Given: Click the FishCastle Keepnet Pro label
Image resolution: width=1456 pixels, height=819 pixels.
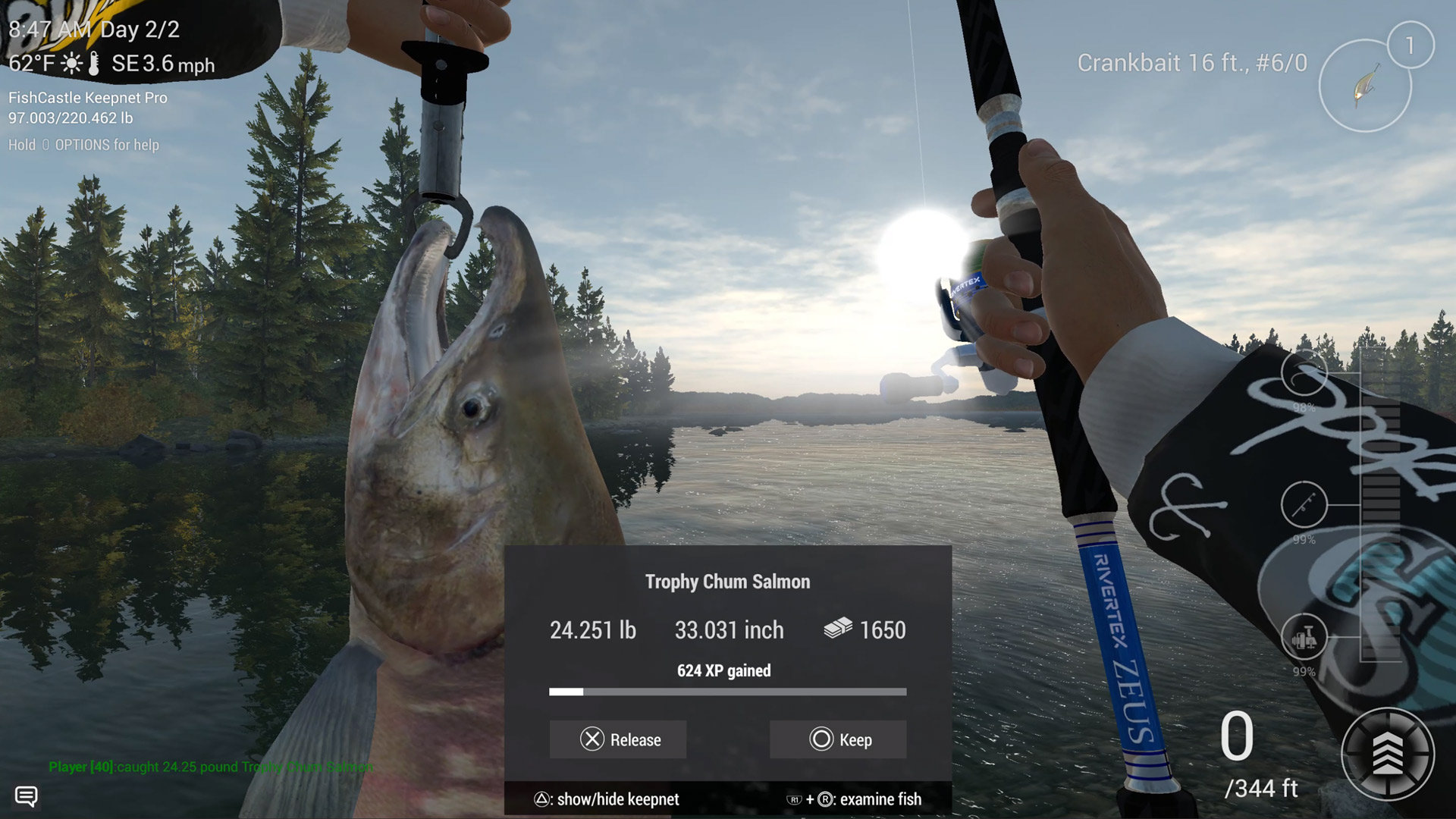Looking at the screenshot, I should coord(87,98).
